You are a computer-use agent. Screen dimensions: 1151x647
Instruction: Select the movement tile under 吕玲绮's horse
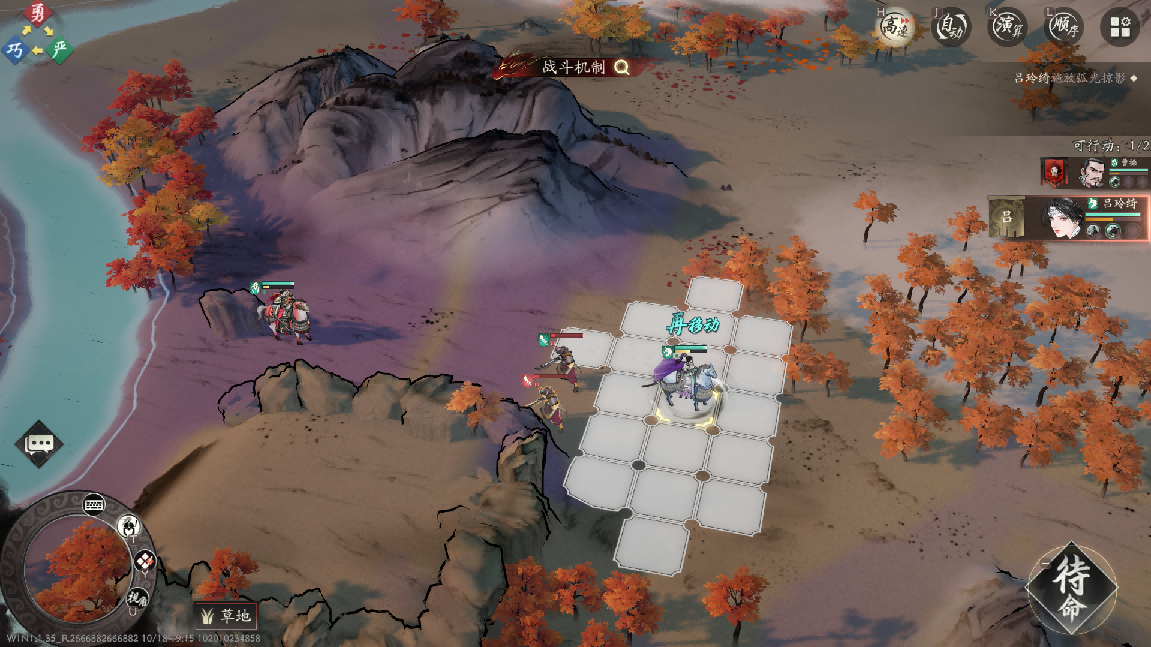(x=690, y=398)
